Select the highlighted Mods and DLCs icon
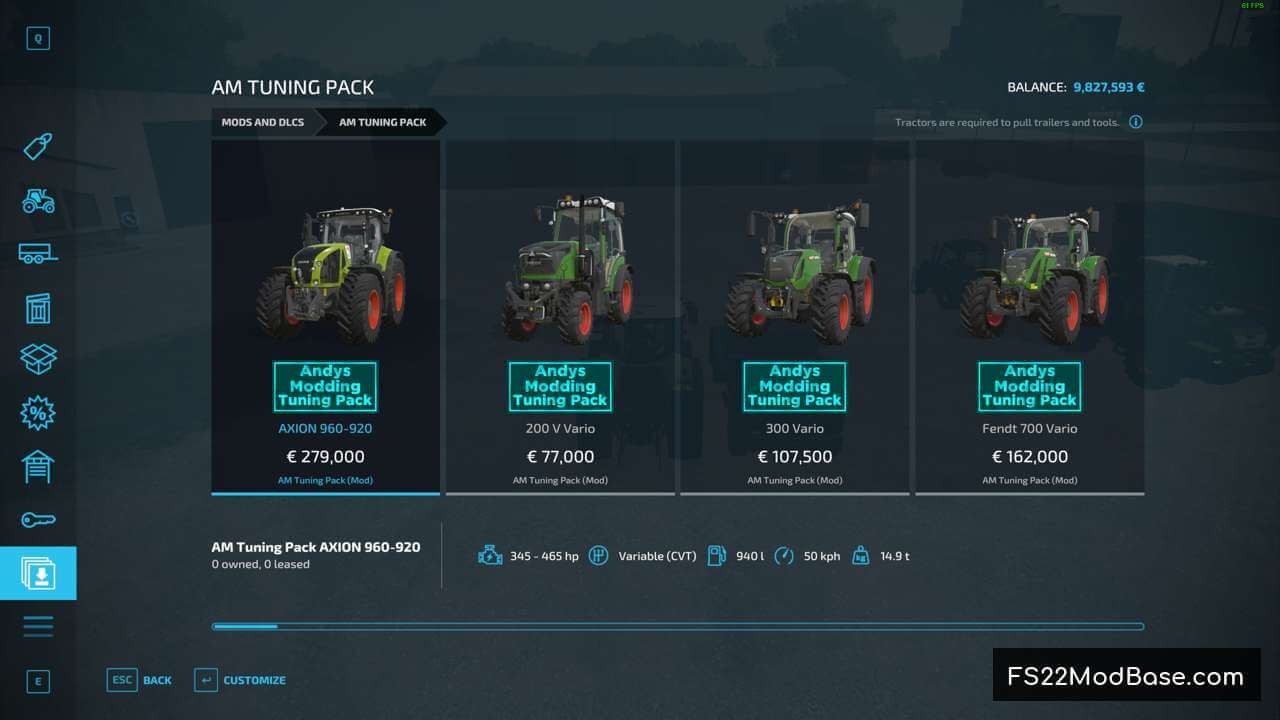Image resolution: width=1280 pixels, height=720 pixels. tap(38, 572)
